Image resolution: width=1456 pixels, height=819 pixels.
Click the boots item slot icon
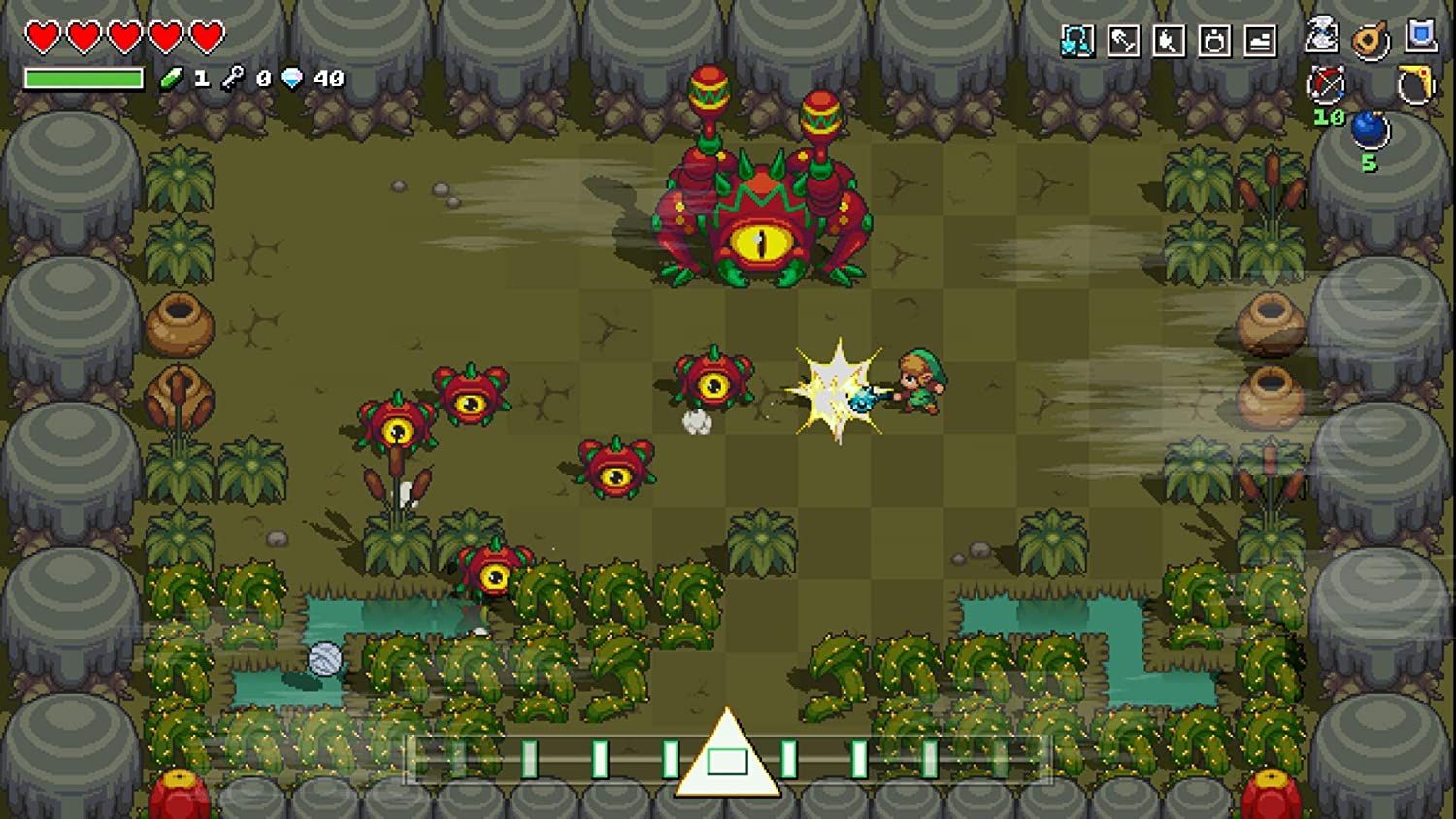(x=1260, y=40)
